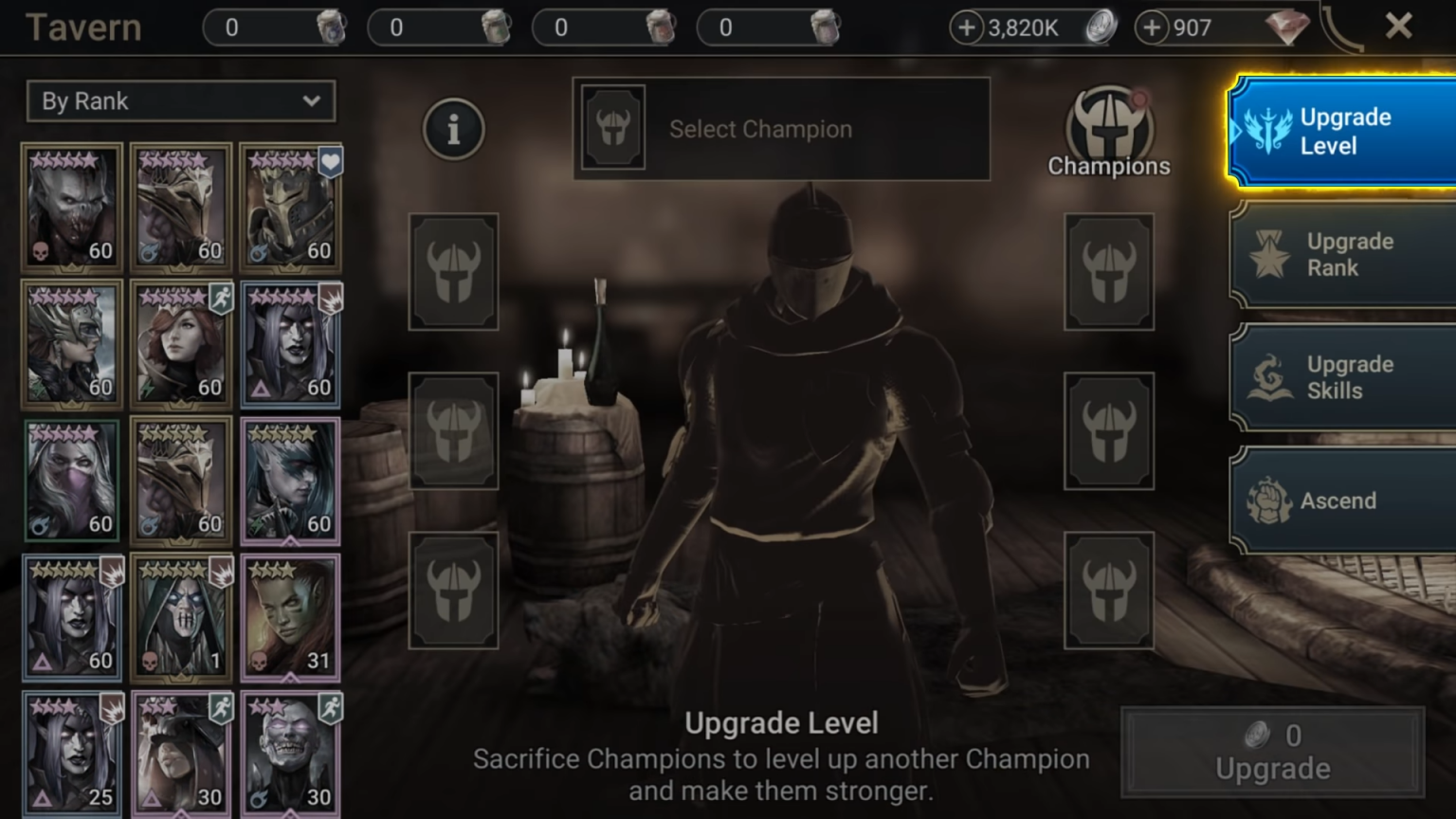The height and width of the screenshot is (819, 1456).
Task: Select the level 31 champion thumbnail
Action: click(x=290, y=616)
